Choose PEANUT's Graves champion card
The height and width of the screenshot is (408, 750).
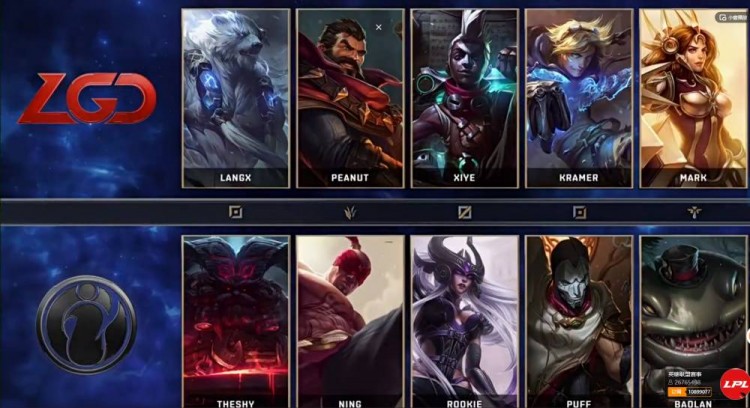click(350, 98)
